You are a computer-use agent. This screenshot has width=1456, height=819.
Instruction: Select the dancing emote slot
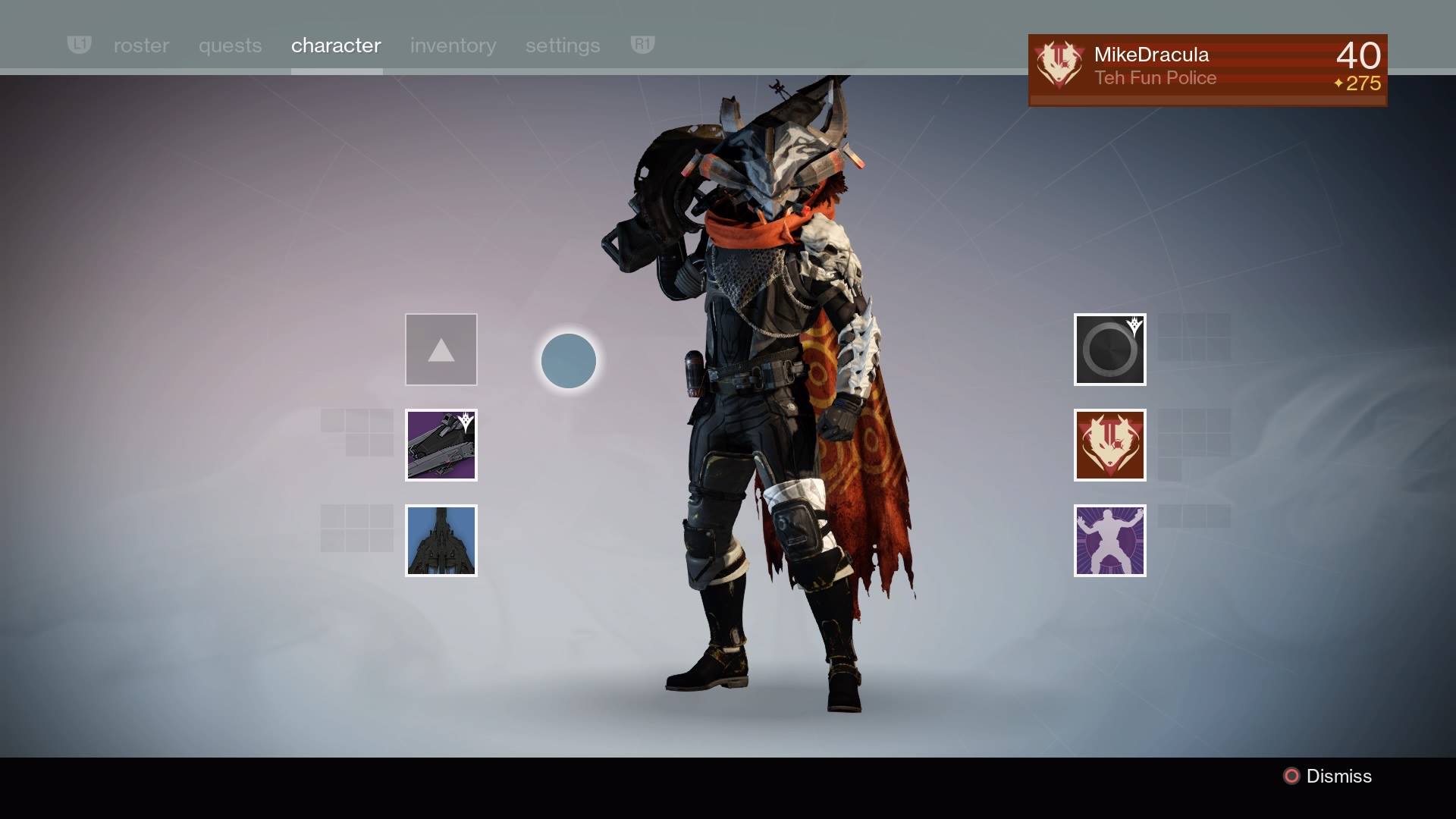coord(1109,541)
